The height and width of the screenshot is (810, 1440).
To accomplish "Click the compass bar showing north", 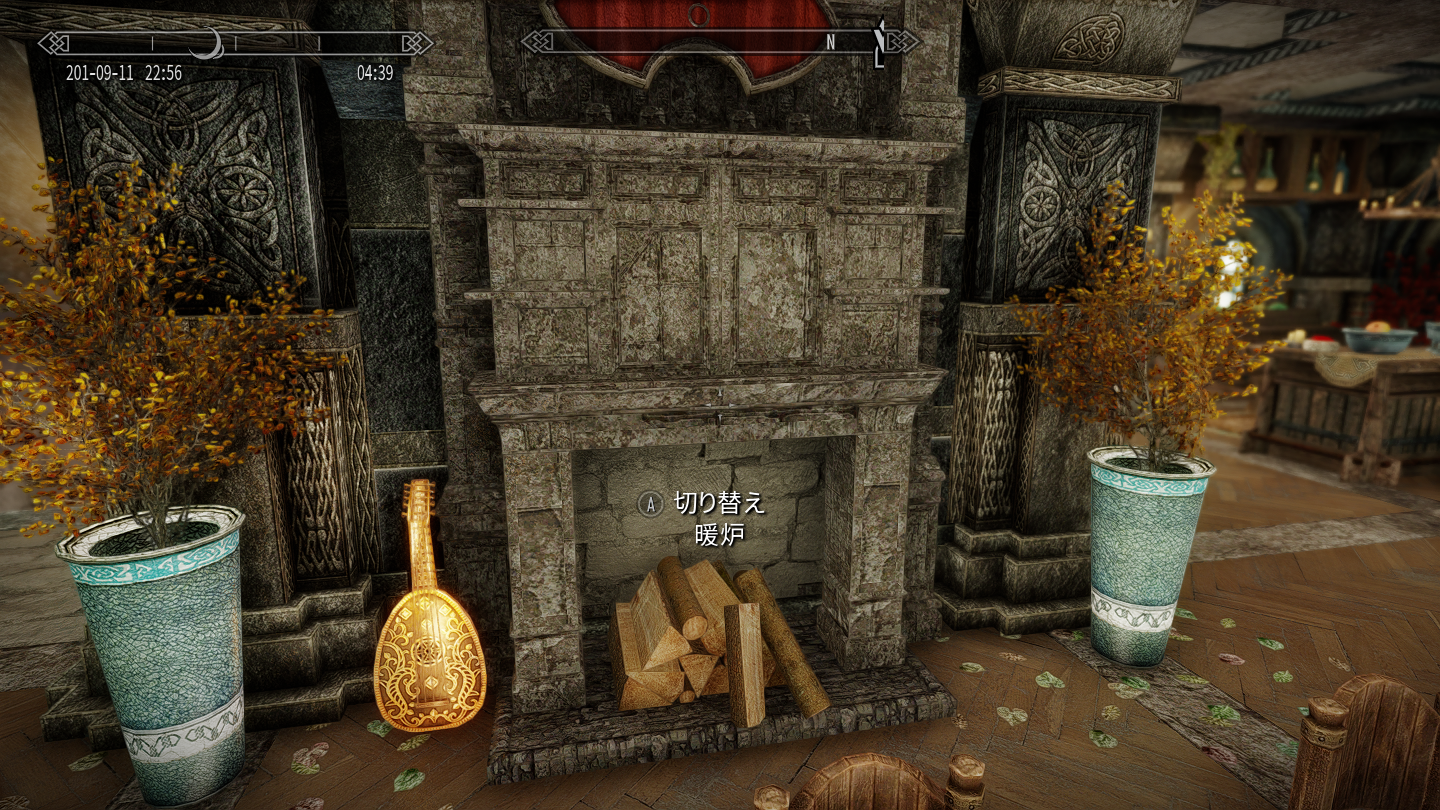I will (x=720, y=42).
